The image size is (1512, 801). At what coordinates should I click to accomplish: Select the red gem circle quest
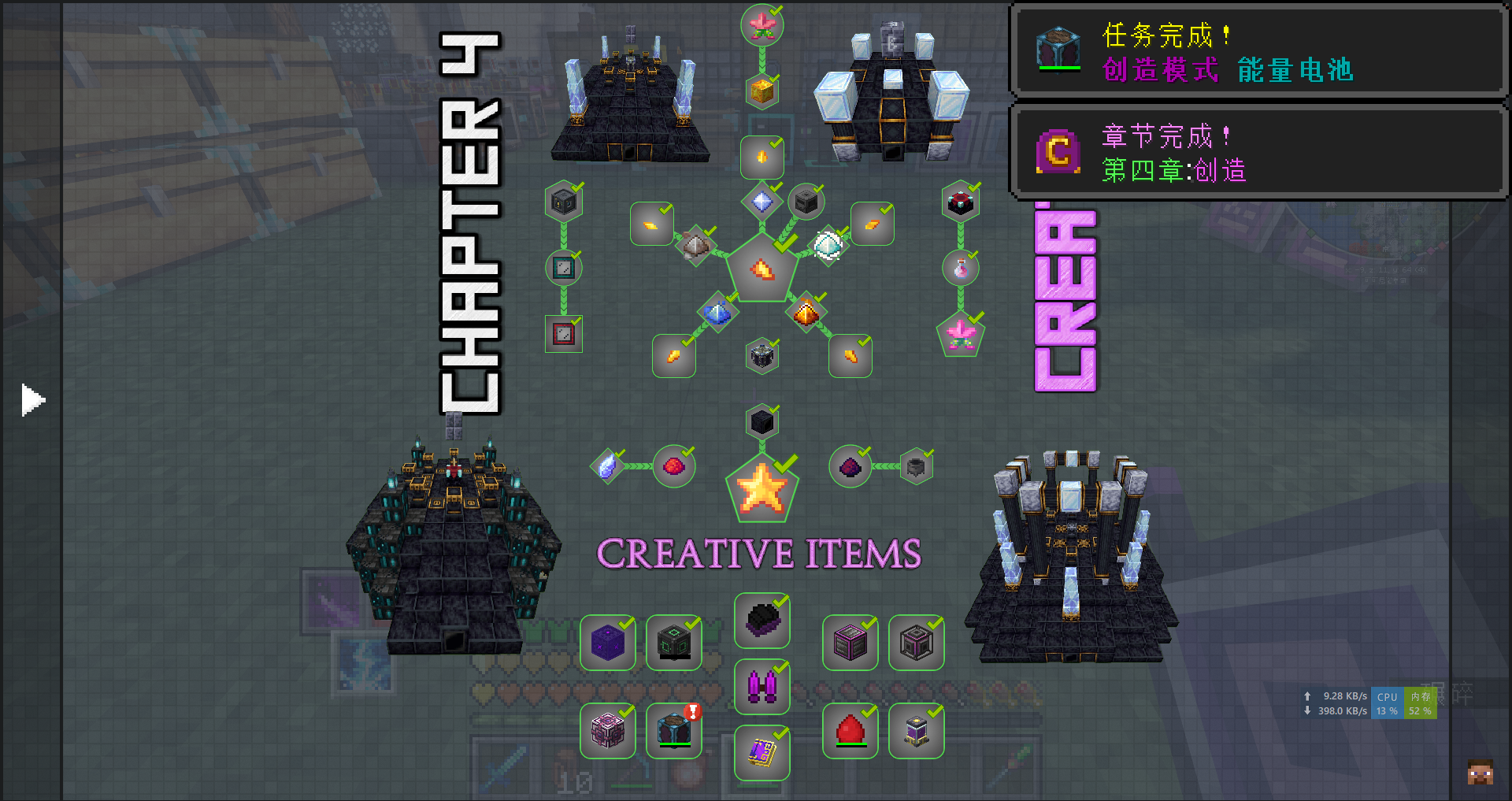coord(673,466)
